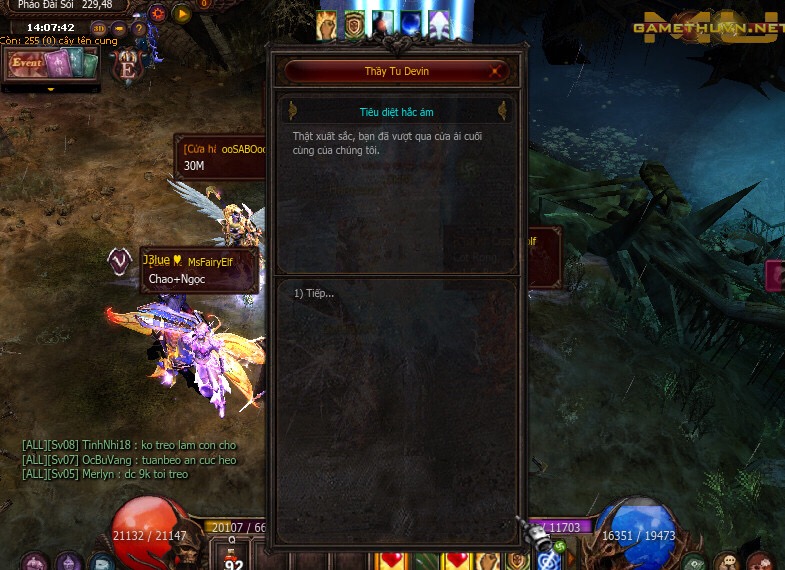Select the silhouette with red glow buff
This screenshot has height=570, width=785.
pyautogui.click(x=383, y=24)
